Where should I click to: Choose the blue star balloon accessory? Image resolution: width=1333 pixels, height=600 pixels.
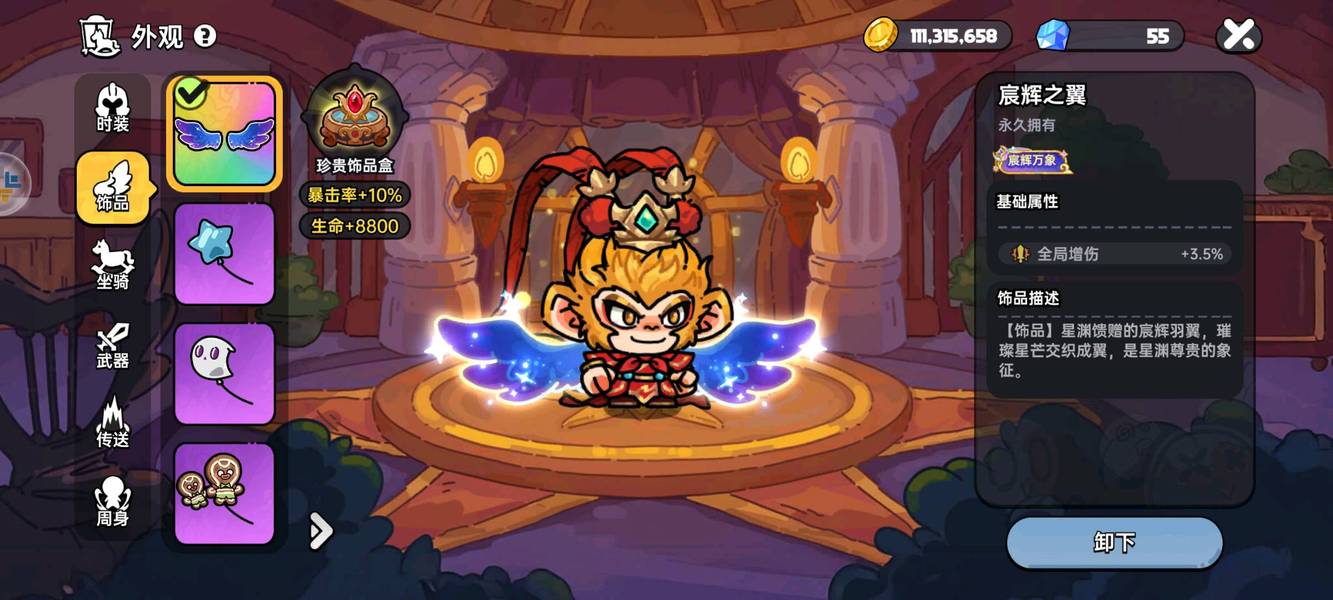point(224,254)
